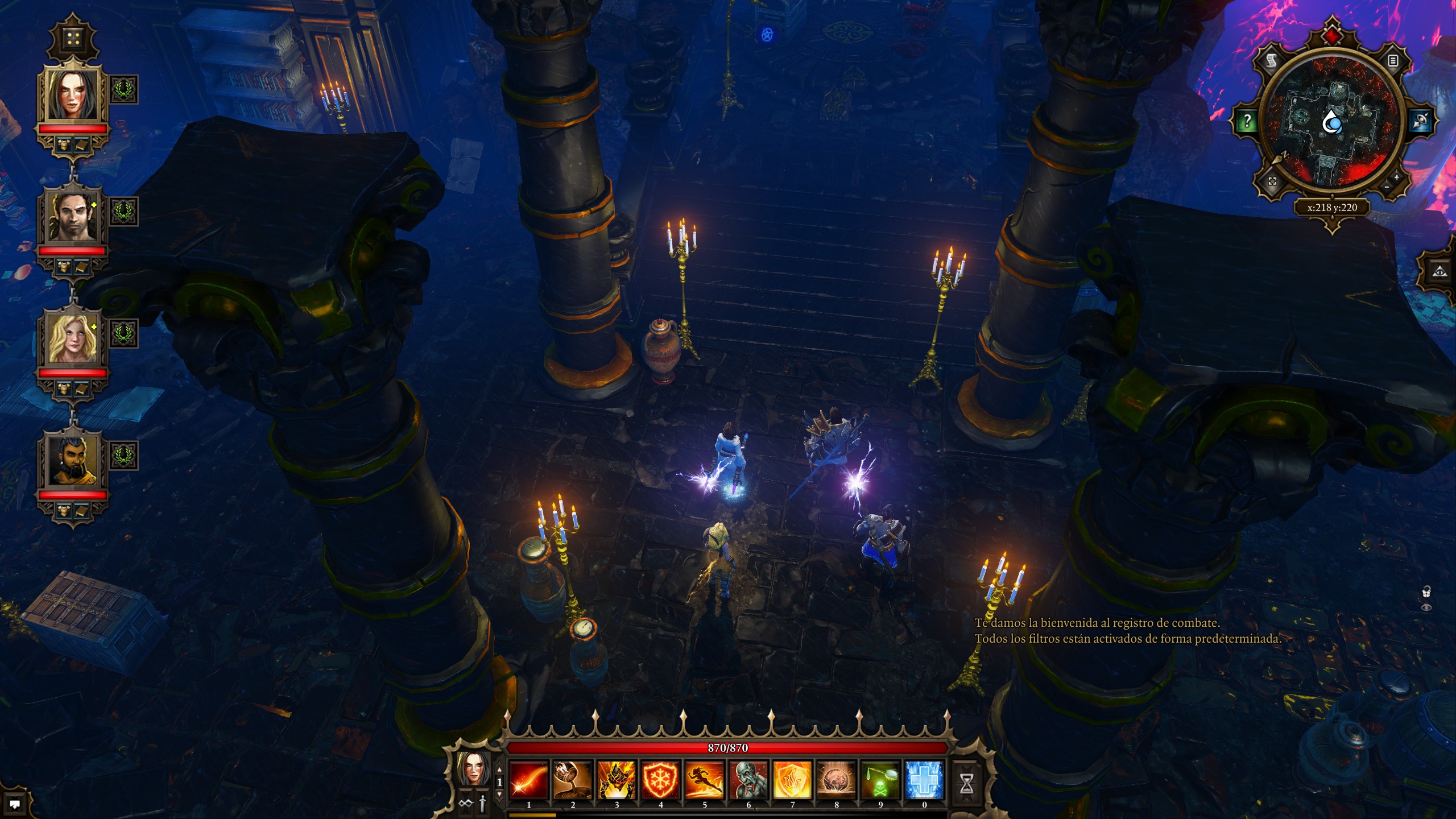Click the up arrow to switch the hotbar page
The height and width of the screenshot is (819, 1456).
click(x=499, y=768)
